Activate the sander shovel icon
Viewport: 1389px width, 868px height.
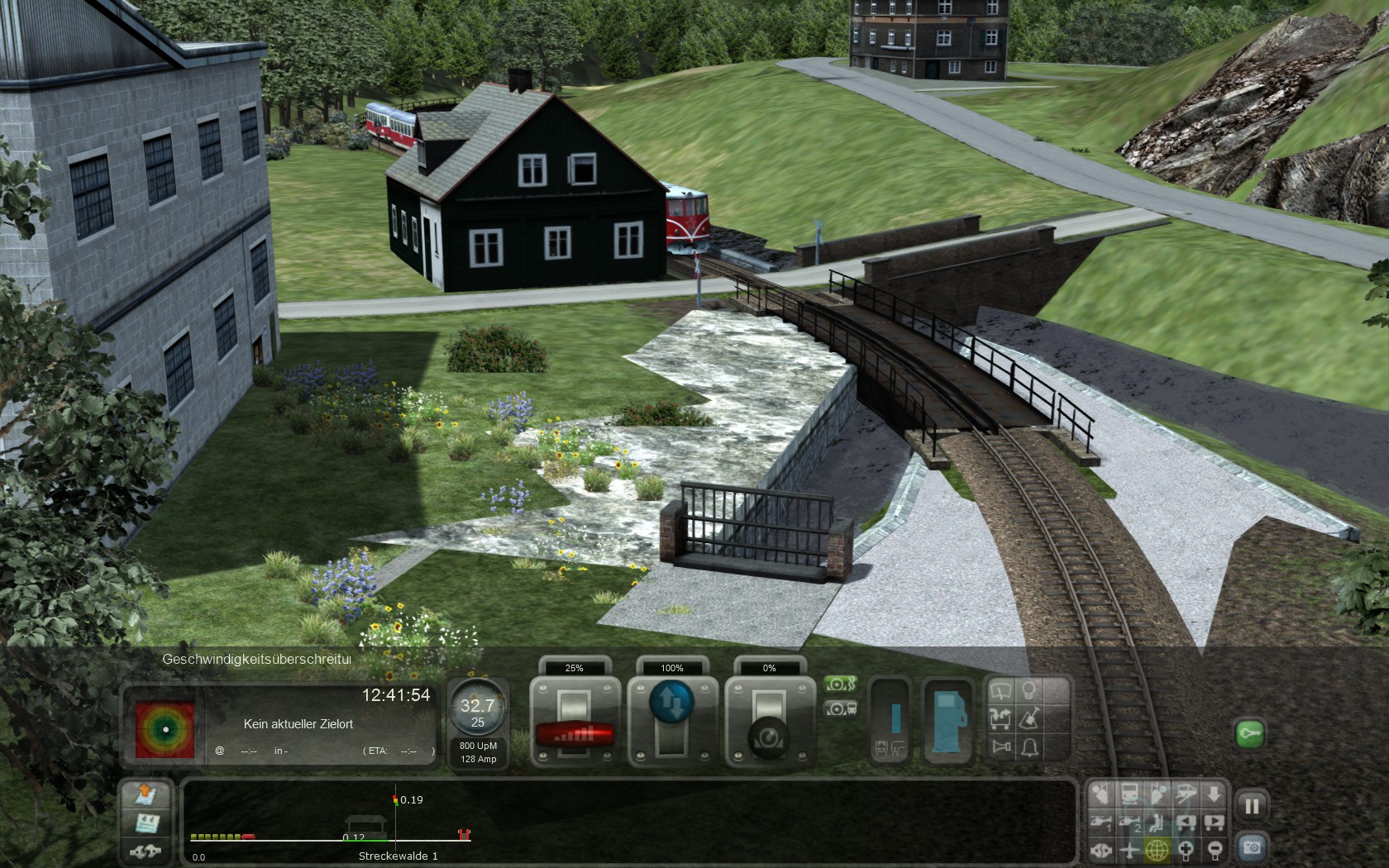click(x=1029, y=719)
